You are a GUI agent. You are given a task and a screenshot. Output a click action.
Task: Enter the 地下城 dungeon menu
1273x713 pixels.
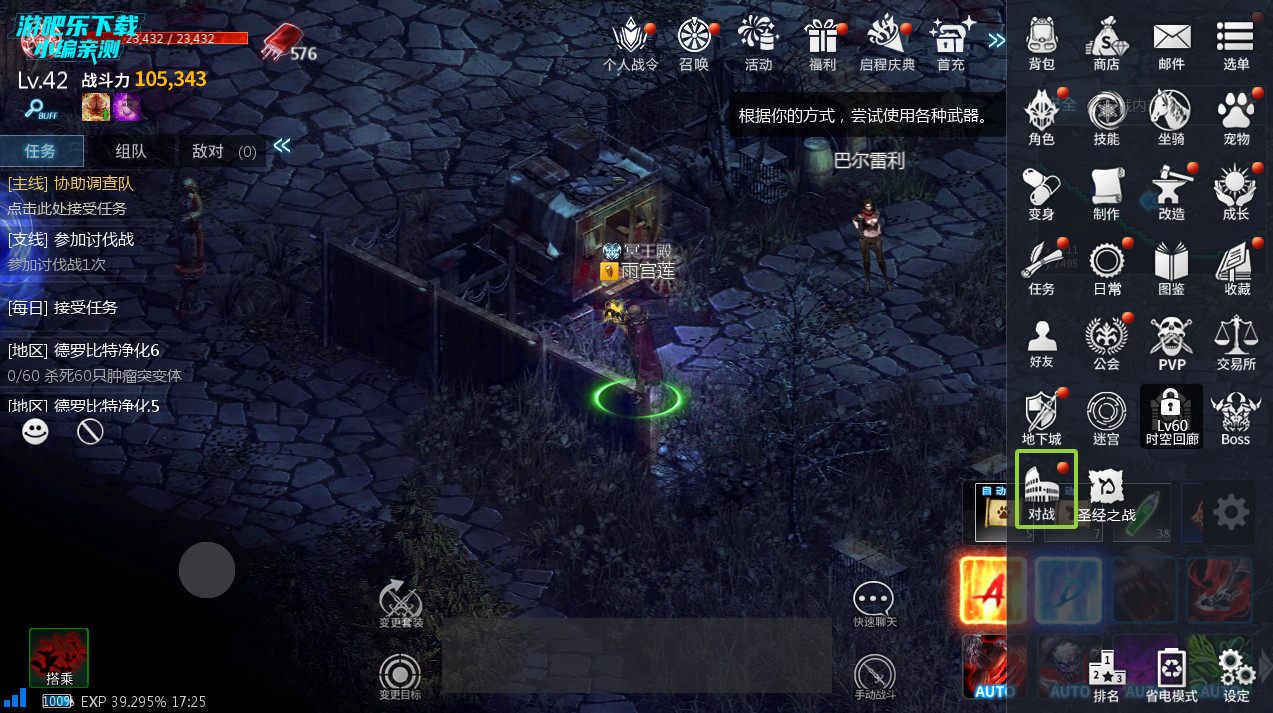1041,417
